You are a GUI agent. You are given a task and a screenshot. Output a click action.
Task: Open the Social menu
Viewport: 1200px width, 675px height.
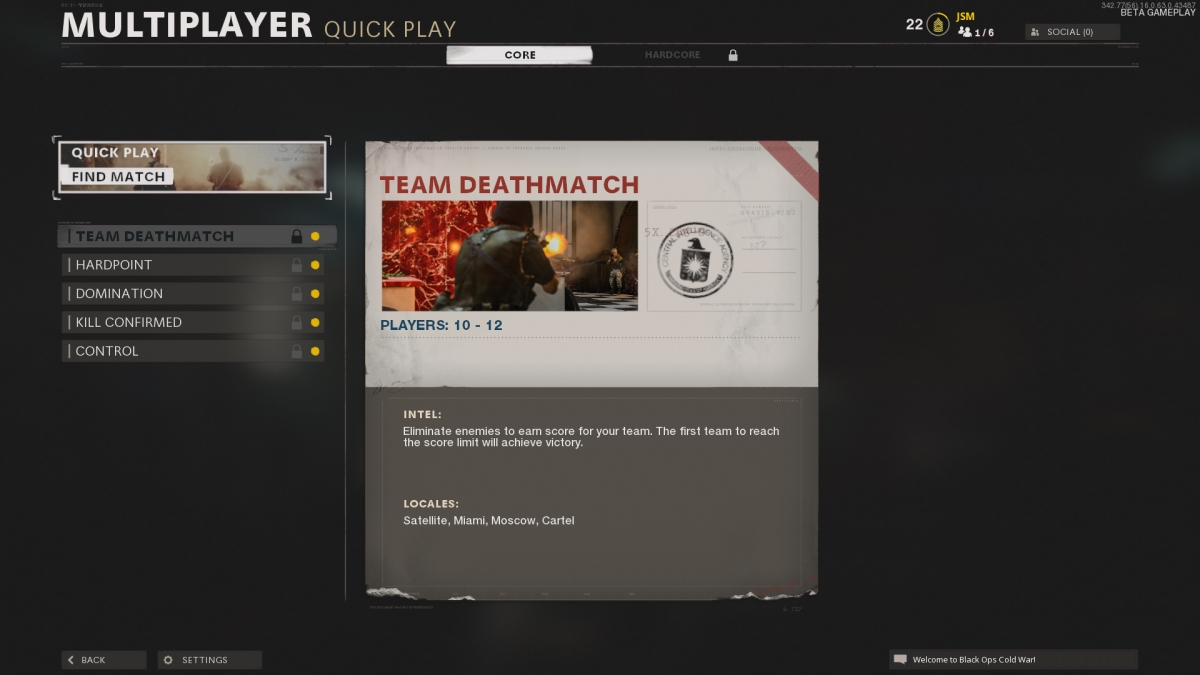tap(1071, 32)
